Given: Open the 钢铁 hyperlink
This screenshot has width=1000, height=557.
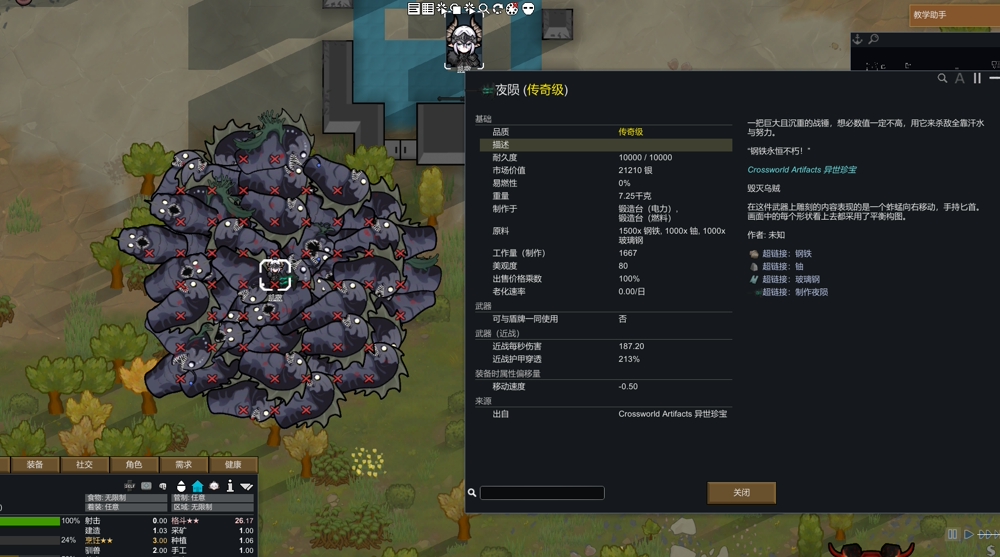Looking at the screenshot, I should point(788,254).
